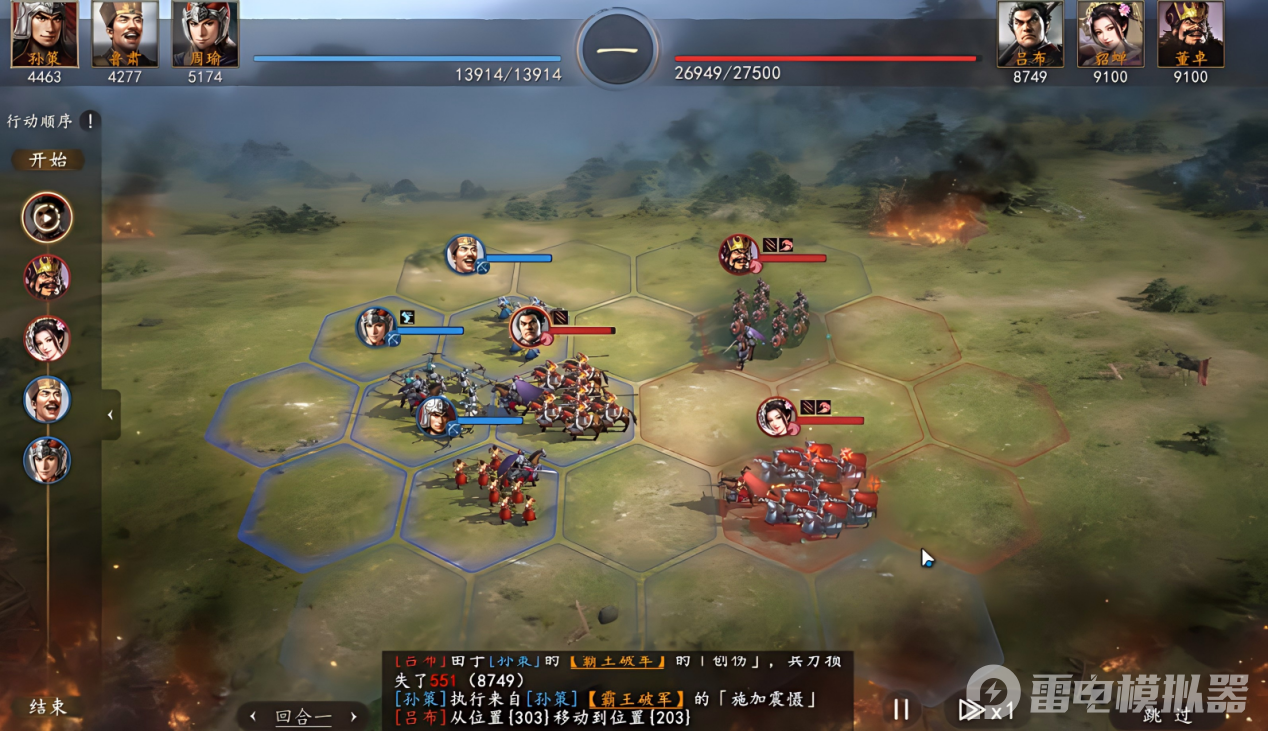Go to the next round arrow
The height and width of the screenshot is (731, 1268).
tap(352, 716)
